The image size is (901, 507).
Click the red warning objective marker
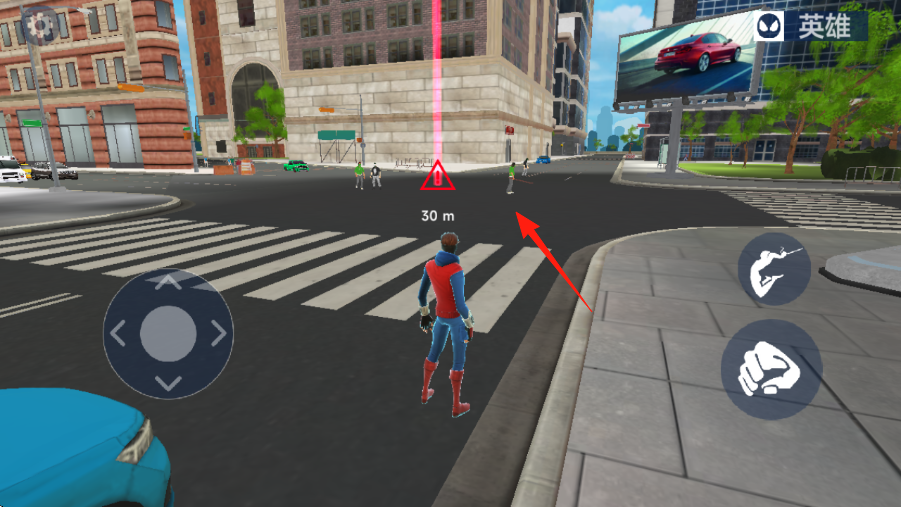point(437,177)
